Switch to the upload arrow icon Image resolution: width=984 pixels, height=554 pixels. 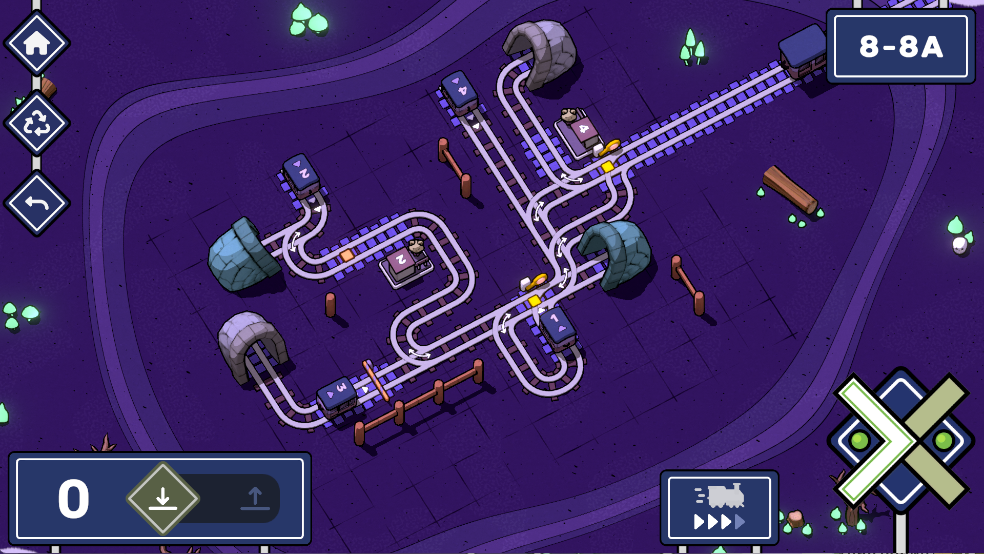coord(255,498)
